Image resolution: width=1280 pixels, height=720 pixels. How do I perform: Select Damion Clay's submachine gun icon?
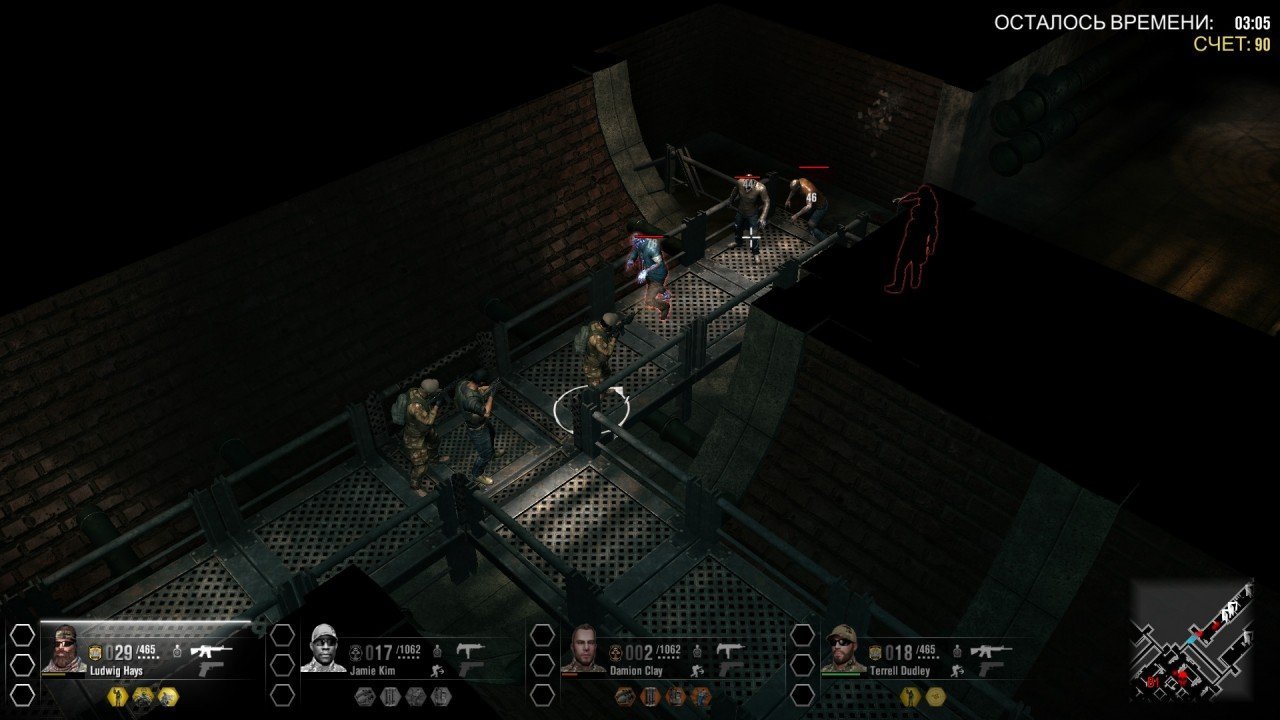click(731, 650)
